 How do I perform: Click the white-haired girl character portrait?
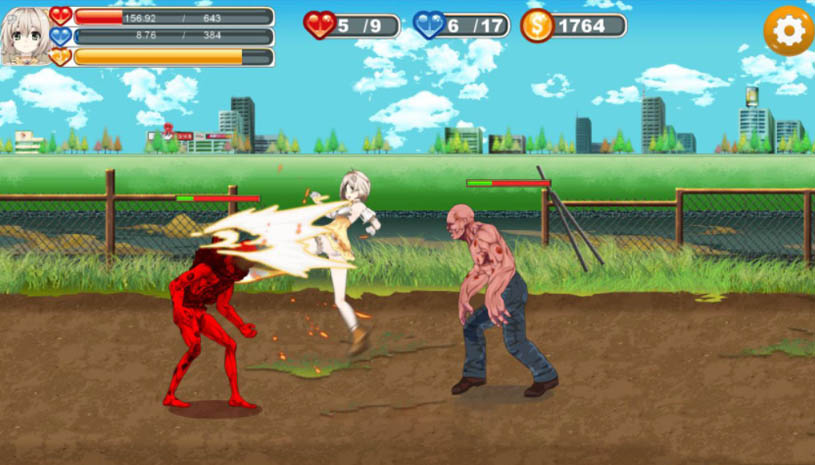(25, 36)
